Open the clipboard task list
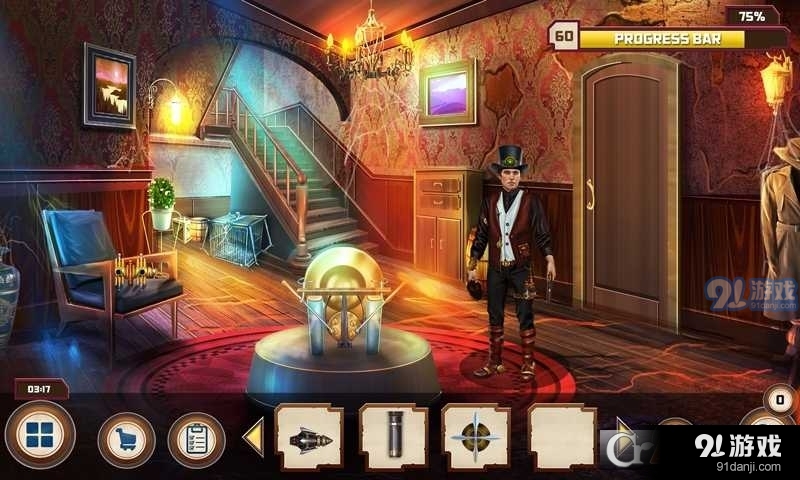 (196, 440)
